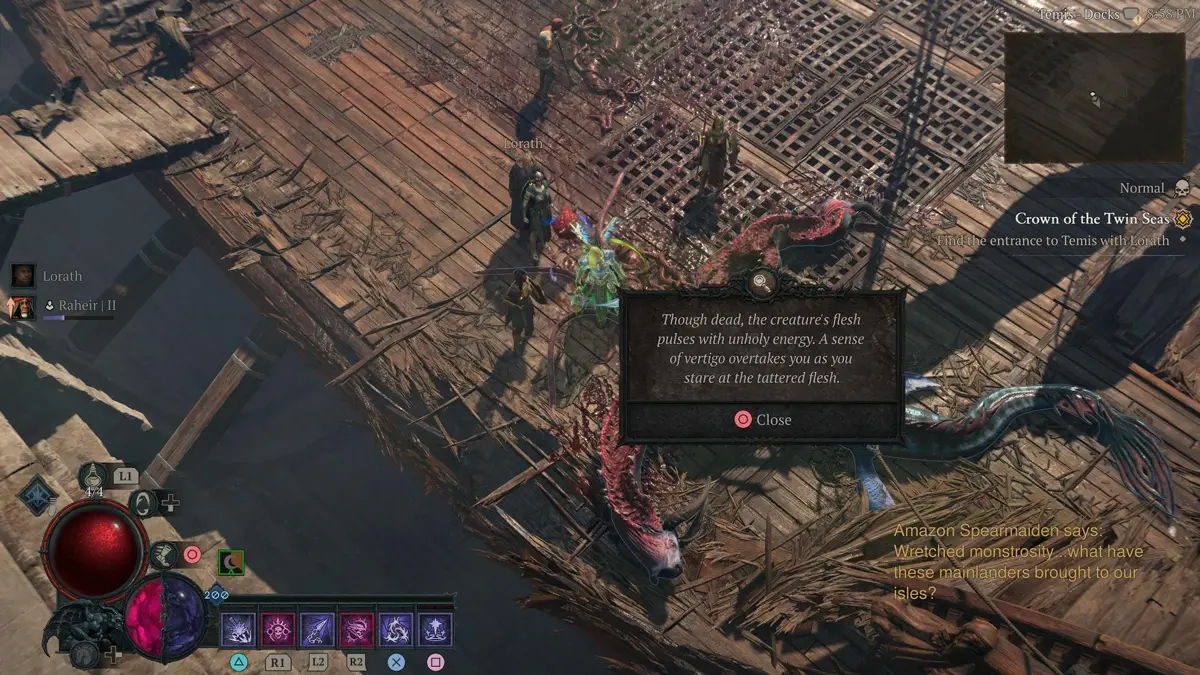Activate the skull sigil skill
This screenshot has width=1200, height=675.
276,629
